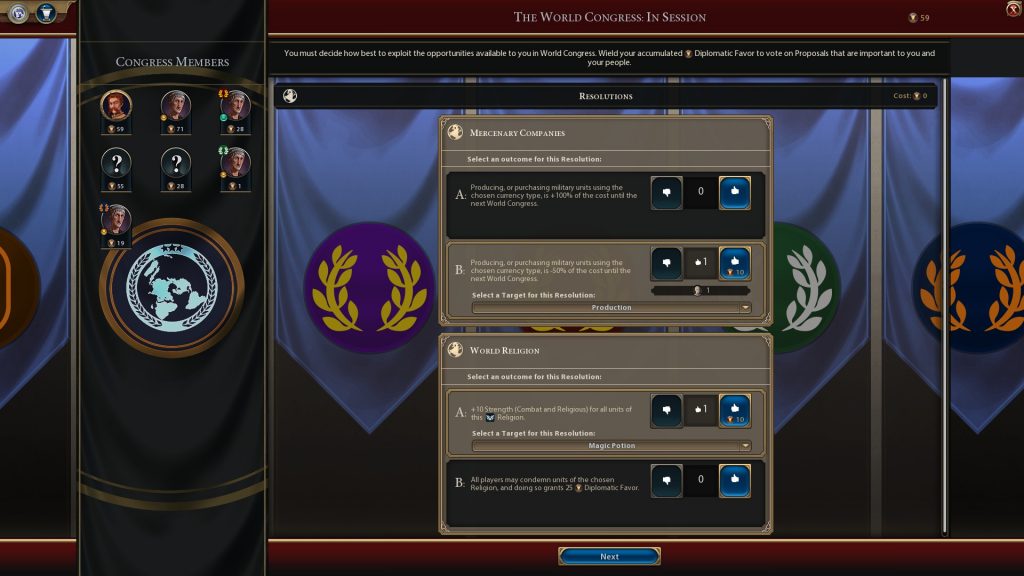
Task: Downvote World Religion outcome B
Action: pyautogui.click(x=666, y=481)
